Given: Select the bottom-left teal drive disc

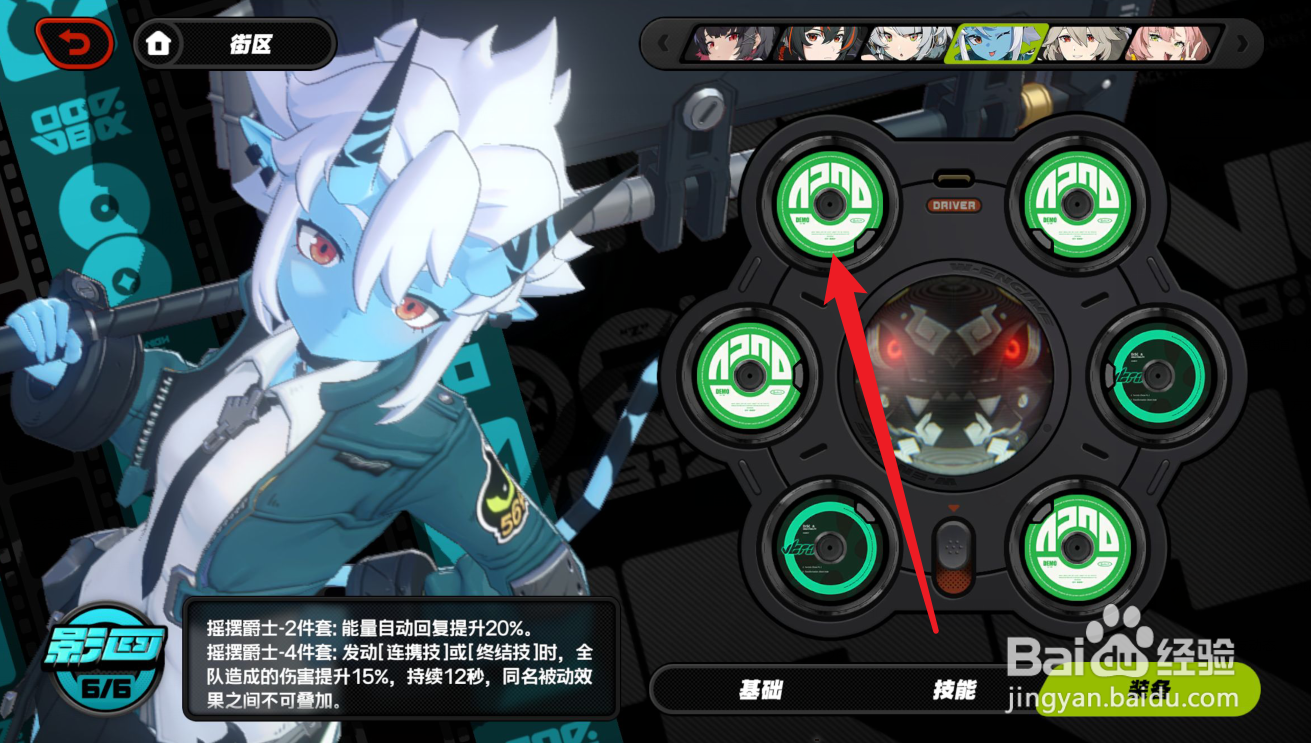Looking at the screenshot, I should pyautogui.click(x=830, y=549).
